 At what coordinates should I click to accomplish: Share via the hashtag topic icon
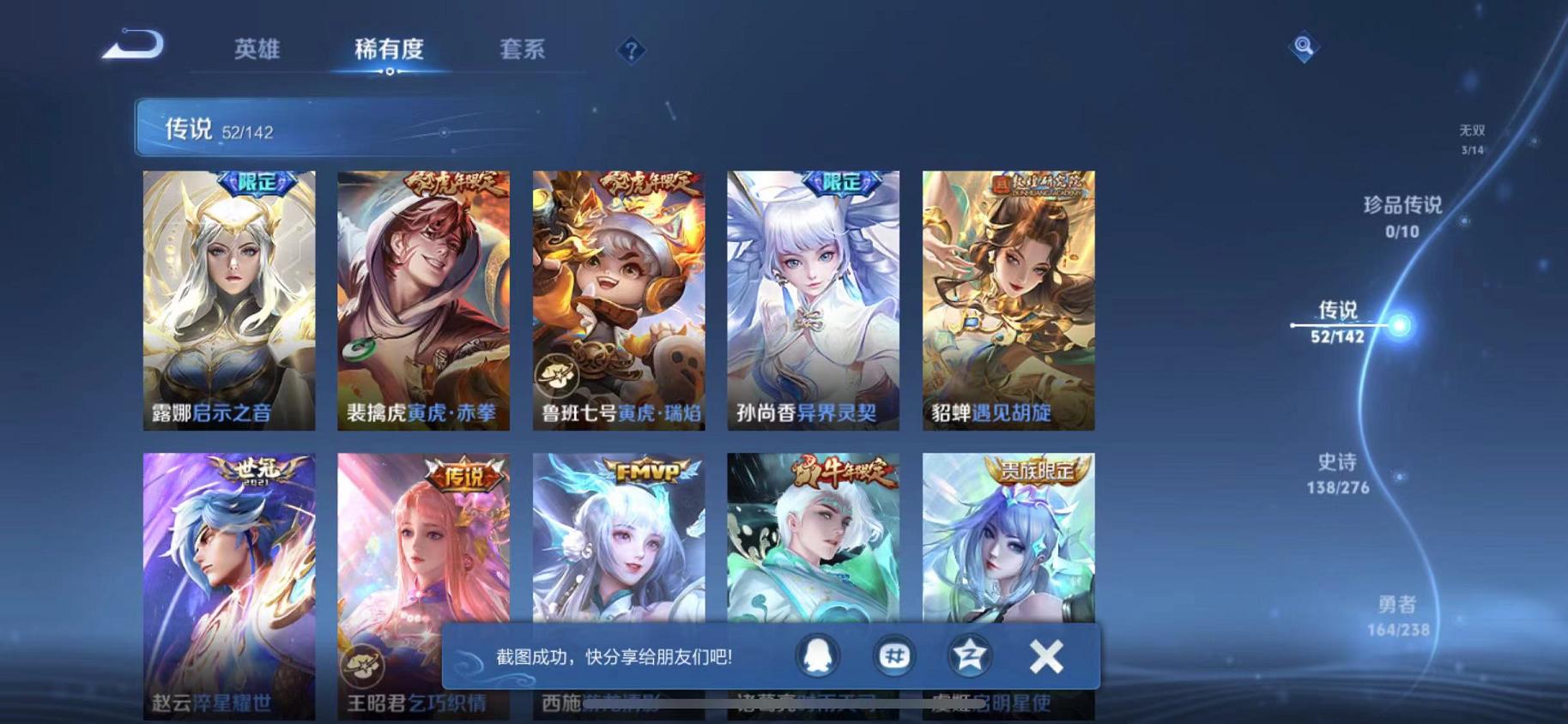[x=893, y=655]
